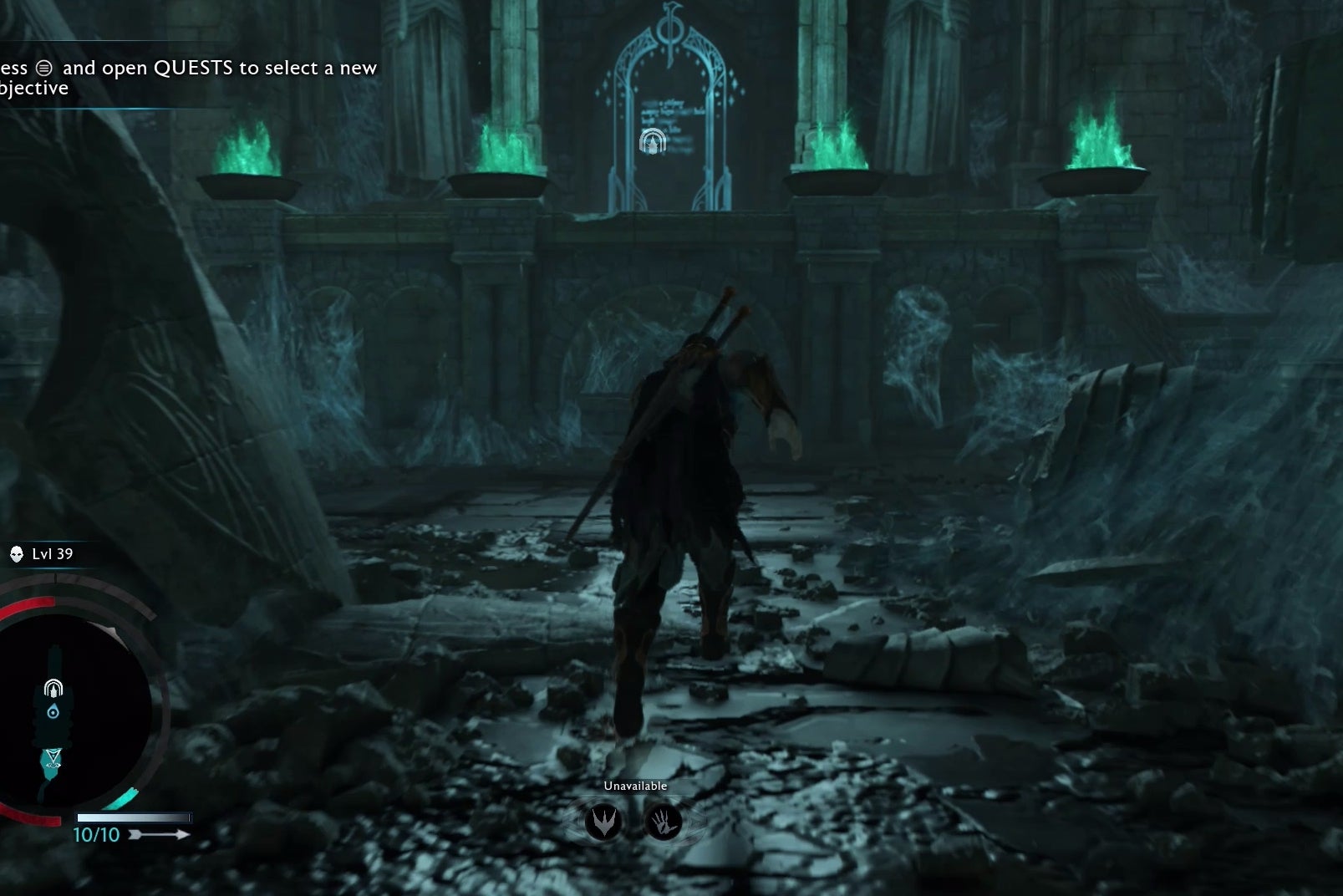Image resolution: width=1343 pixels, height=896 pixels.
Task: Click the Unavailable ability label
Action: click(635, 787)
